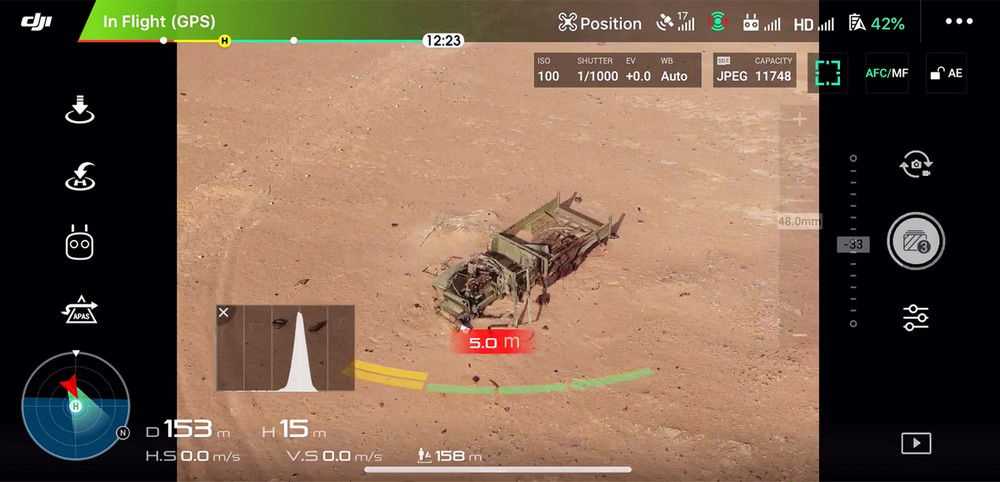
Task: Toggle the AE exposure lock
Action: click(946, 73)
